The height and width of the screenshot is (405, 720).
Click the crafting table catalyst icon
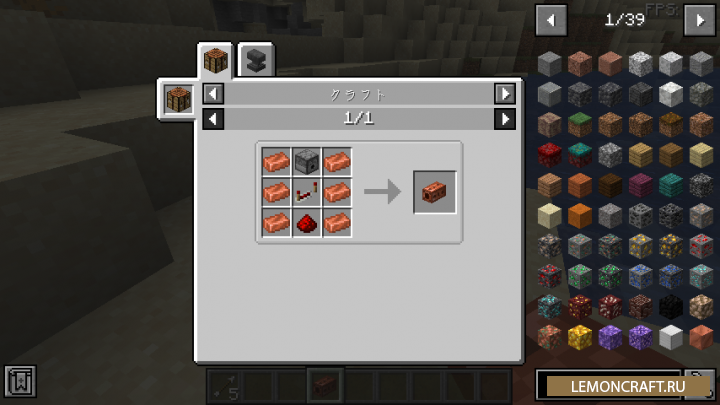[178, 100]
